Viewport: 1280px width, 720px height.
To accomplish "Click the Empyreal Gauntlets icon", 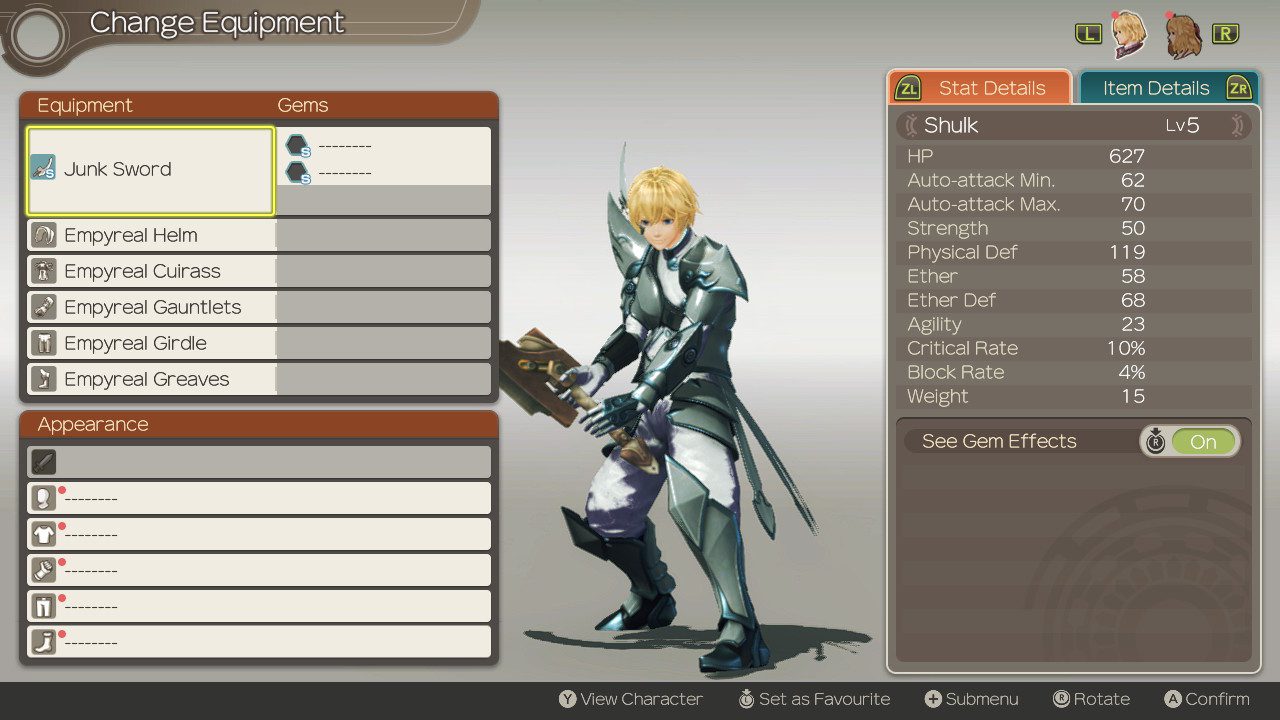I will point(41,307).
